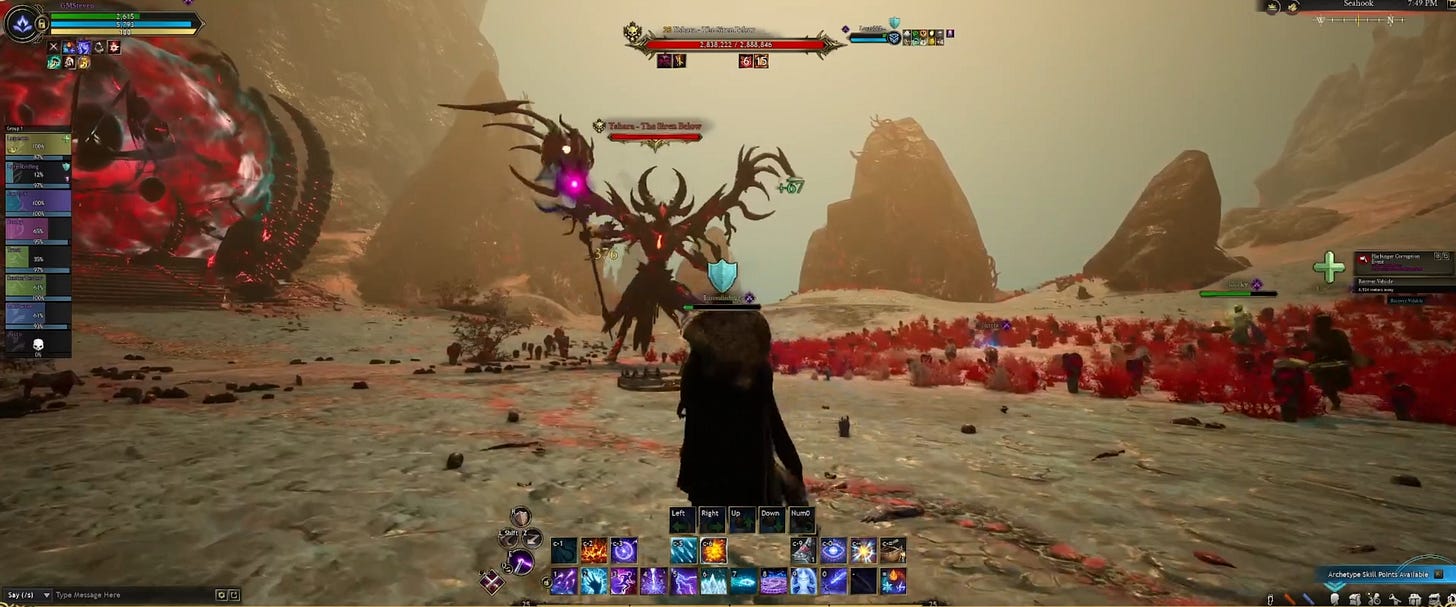This screenshot has width=1456, height=607.
Task: Open the Archetype Skill Points Available notification
Action: pos(1380,575)
